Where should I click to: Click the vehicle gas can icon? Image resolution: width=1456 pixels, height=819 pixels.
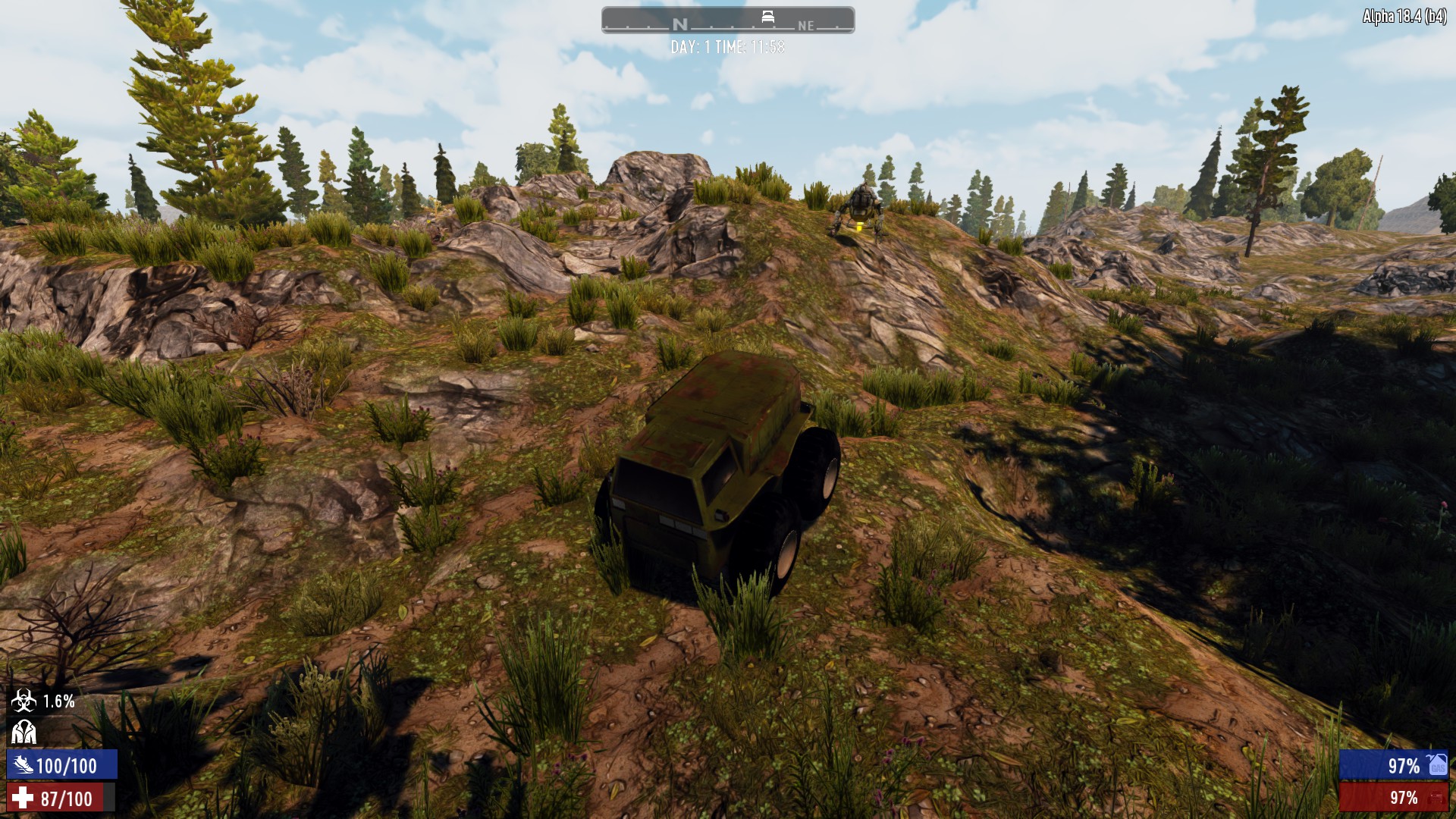pyautogui.click(x=1437, y=764)
